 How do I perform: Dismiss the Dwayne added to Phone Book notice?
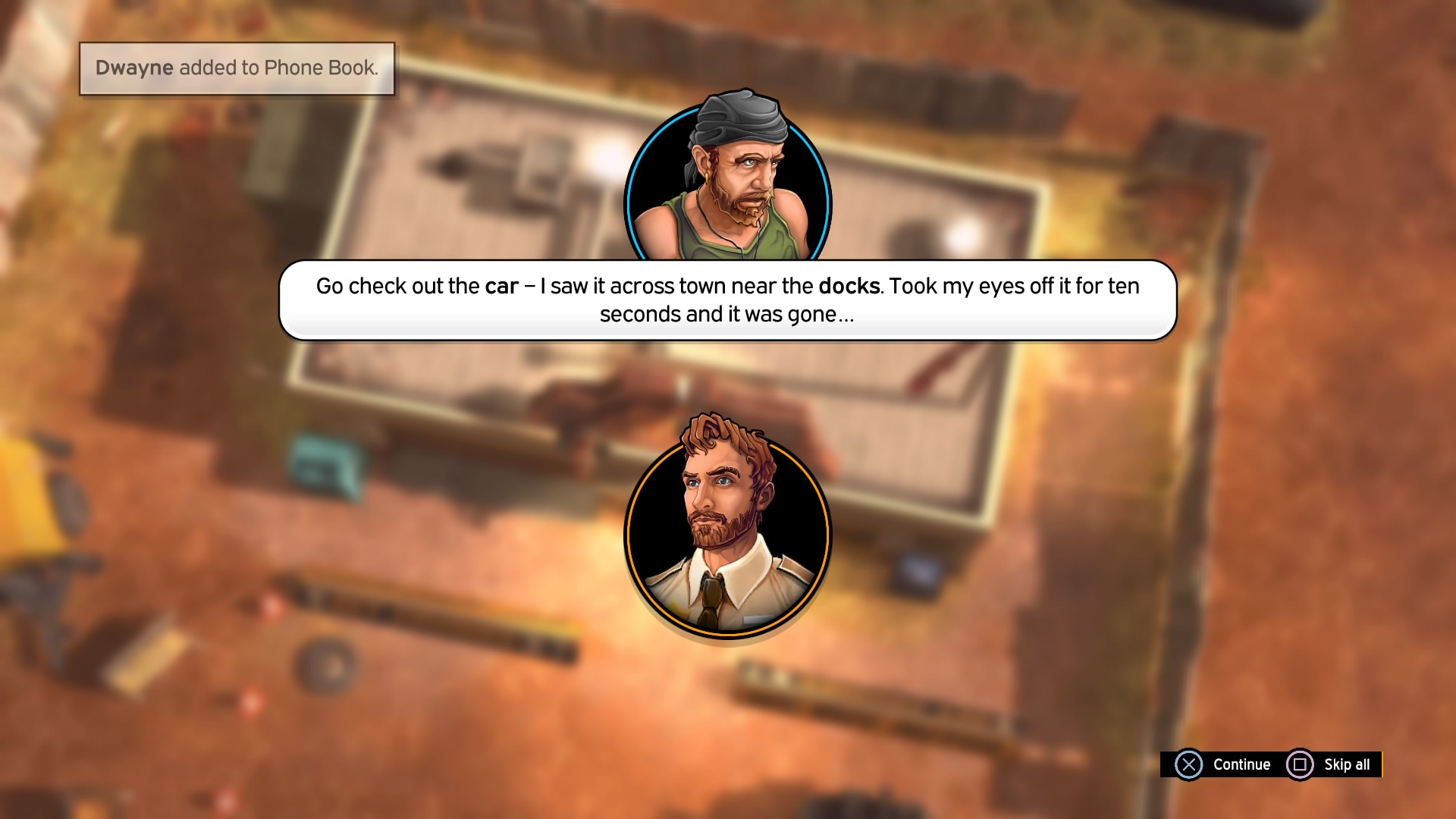pyautogui.click(x=237, y=68)
